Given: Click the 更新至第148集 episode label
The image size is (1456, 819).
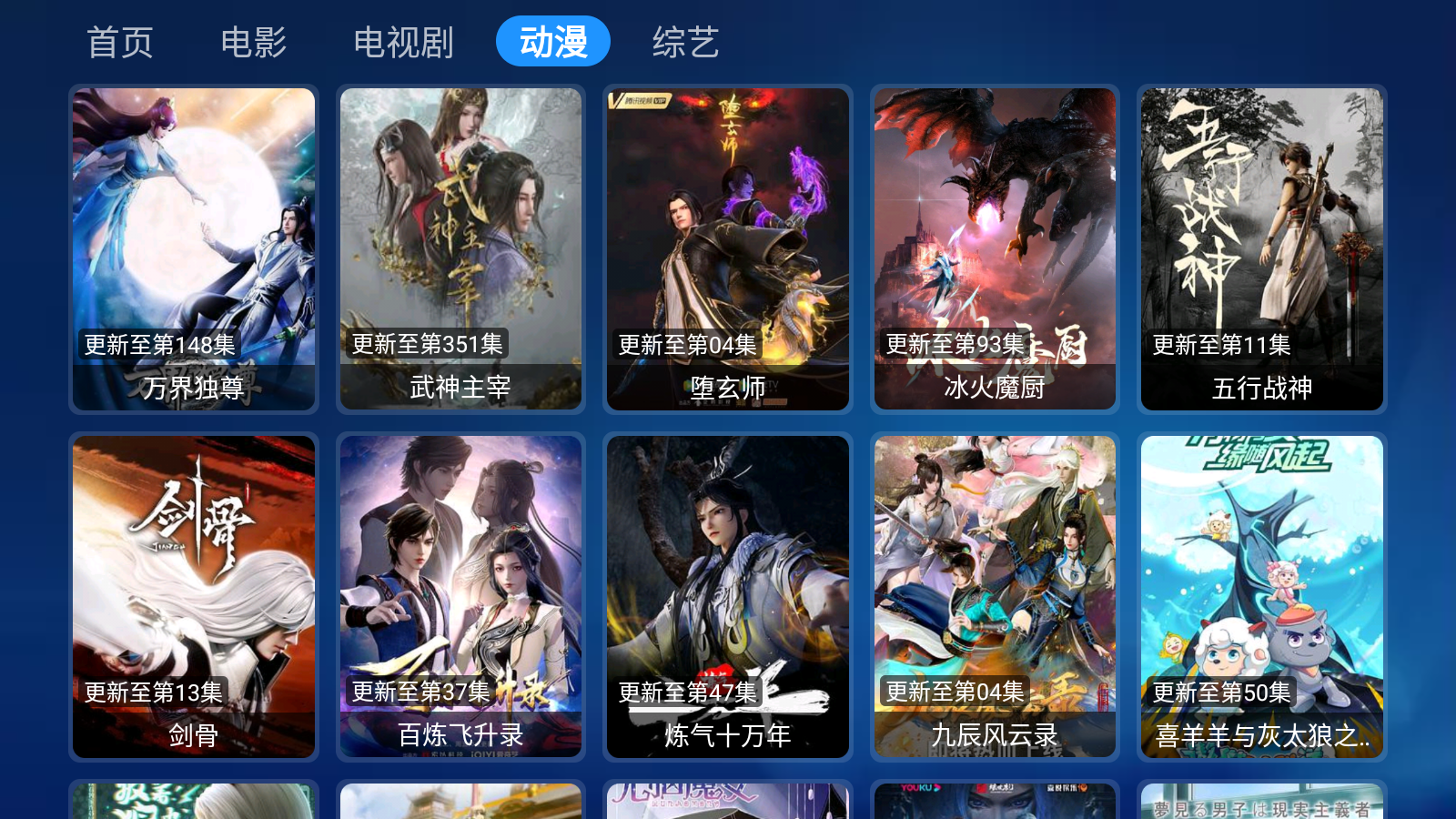Looking at the screenshot, I should pos(158,345).
